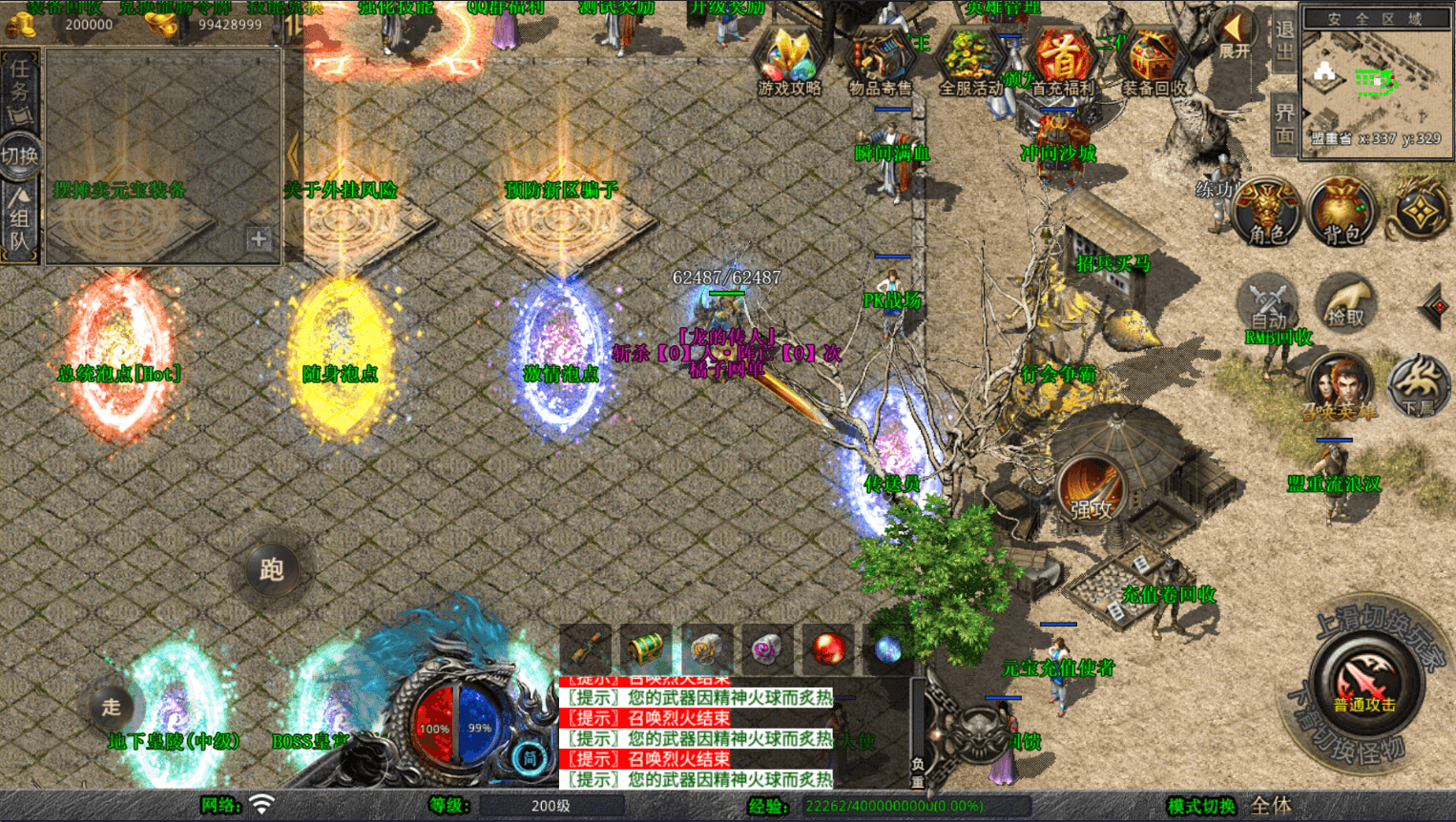Switch to 跑 run mode

(x=272, y=569)
